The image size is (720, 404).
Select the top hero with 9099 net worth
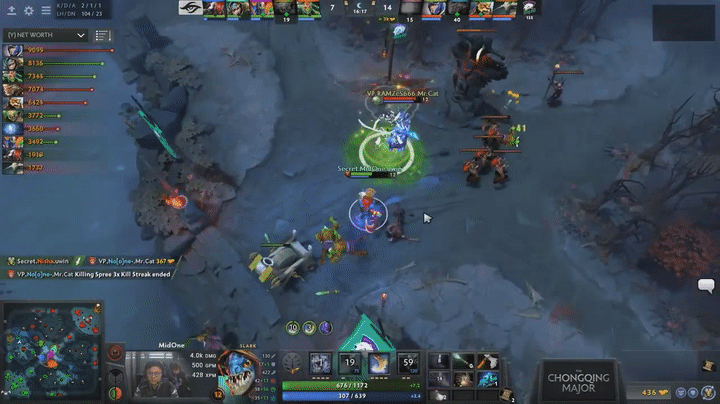[14, 49]
